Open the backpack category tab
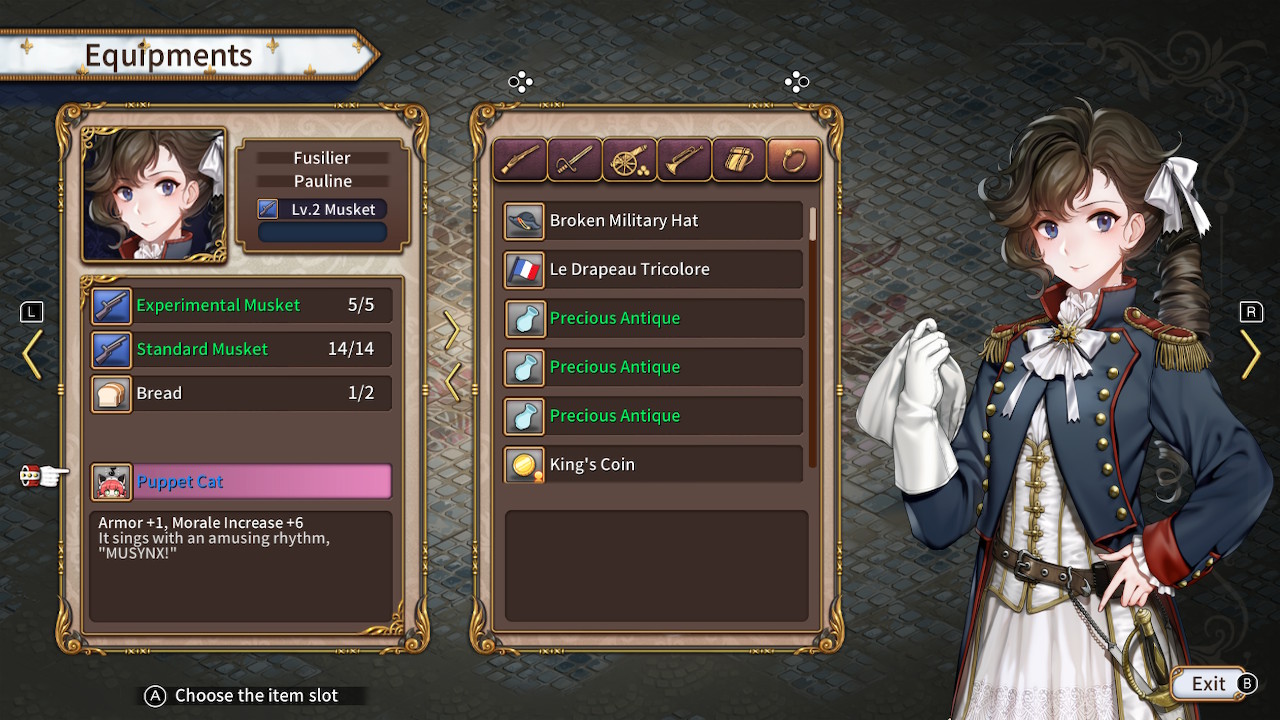 [739, 160]
